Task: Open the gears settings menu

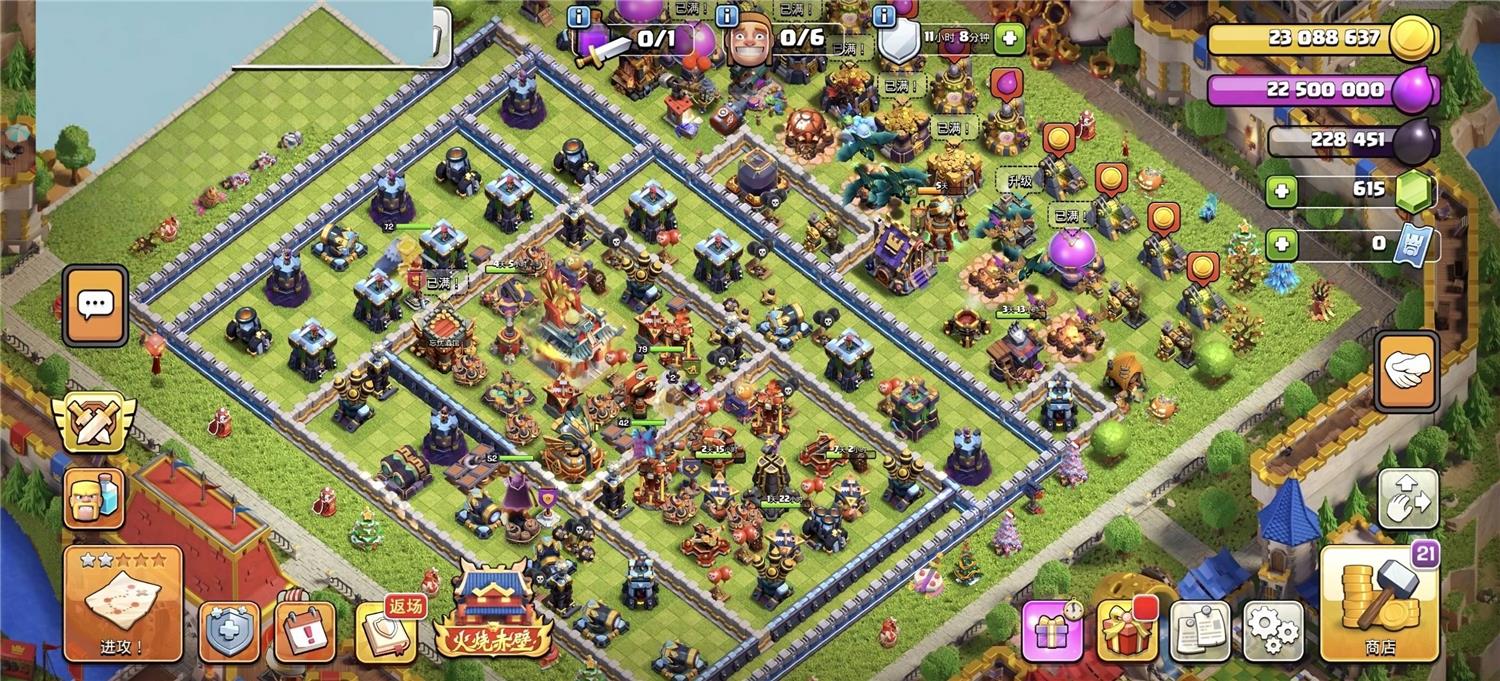Action: [1273, 631]
